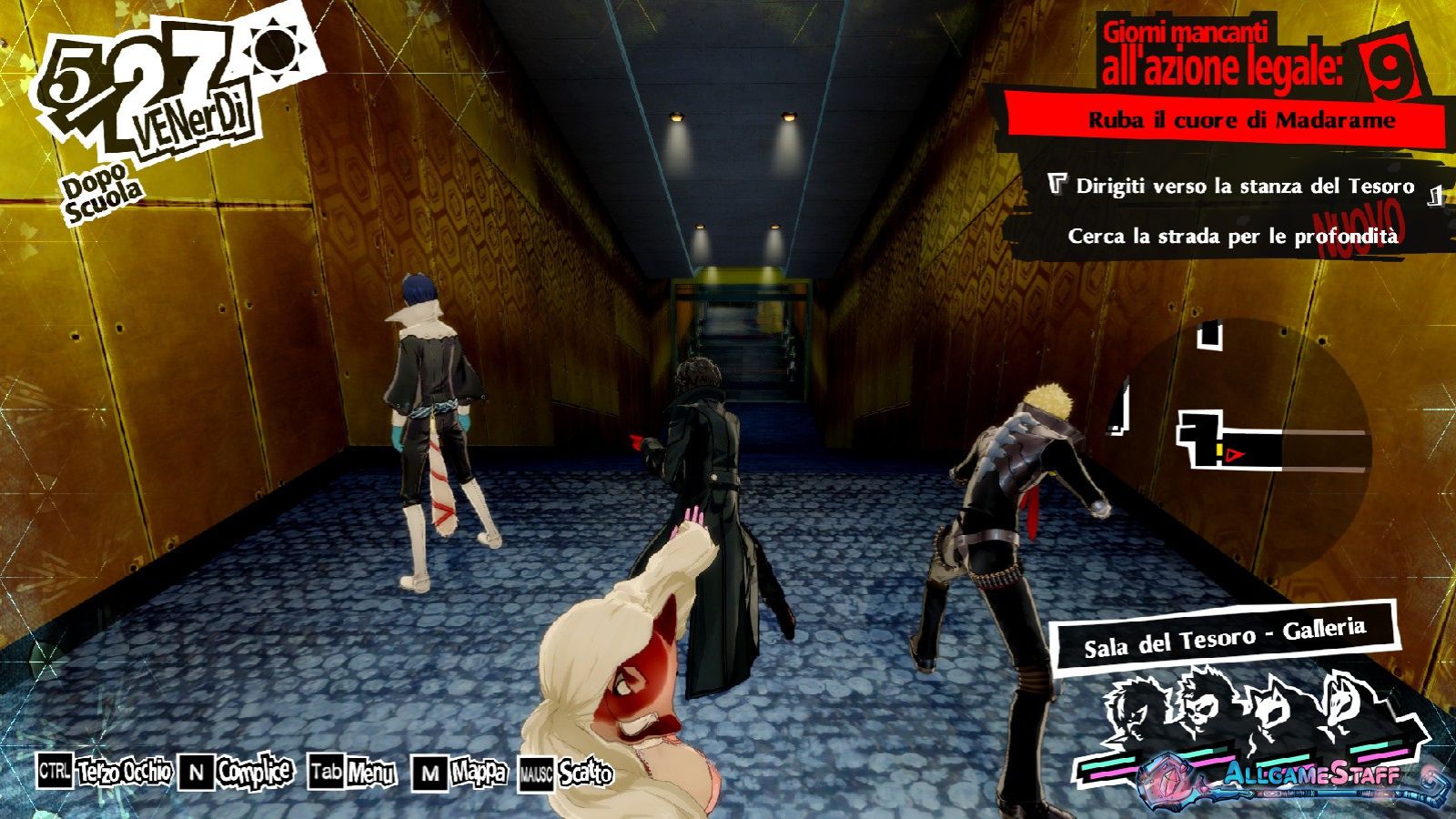Choose the "Cerca la strada per le profondità" objective
Viewport: 1456px width, 819px height.
pos(1232,237)
